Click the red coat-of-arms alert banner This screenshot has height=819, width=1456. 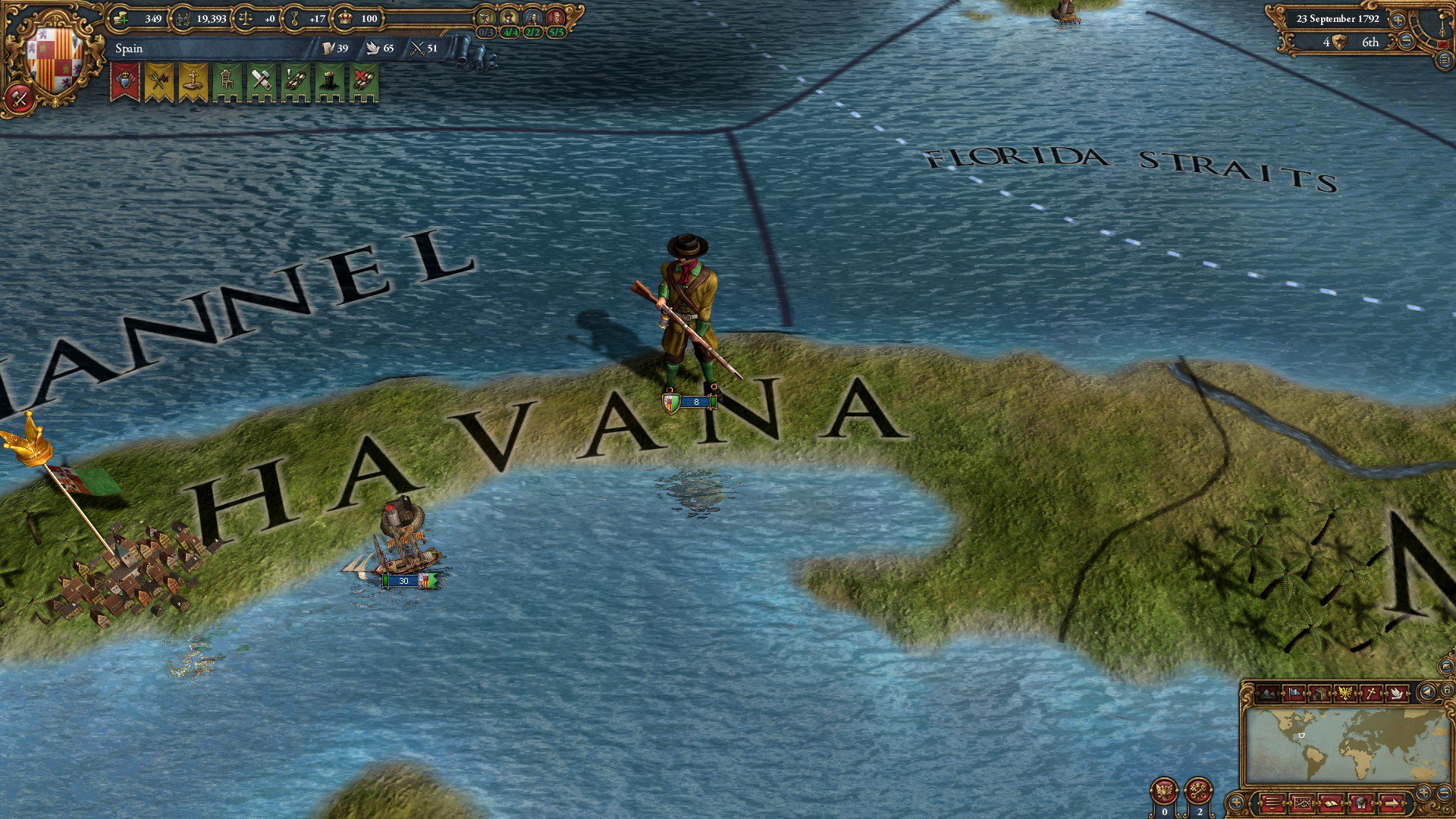[124, 82]
